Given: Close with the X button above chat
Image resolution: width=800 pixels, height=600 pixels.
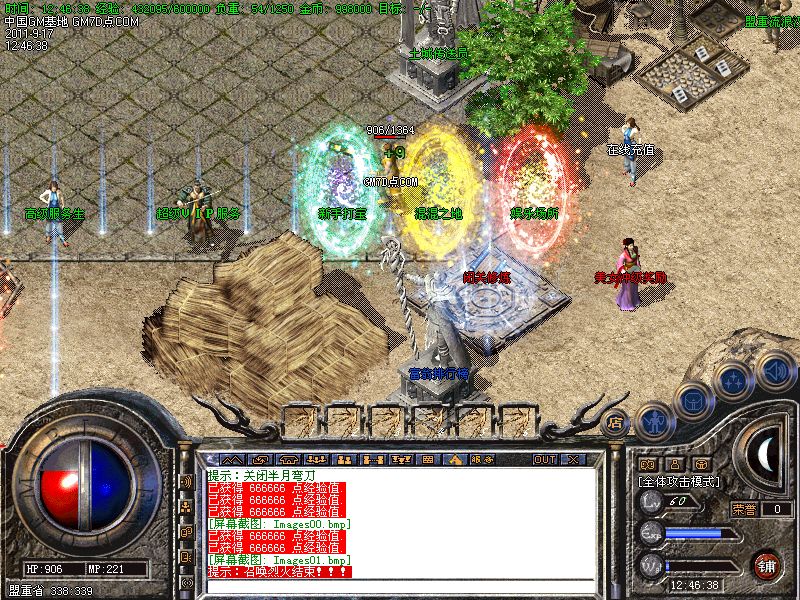Looking at the screenshot, I should point(573,459).
